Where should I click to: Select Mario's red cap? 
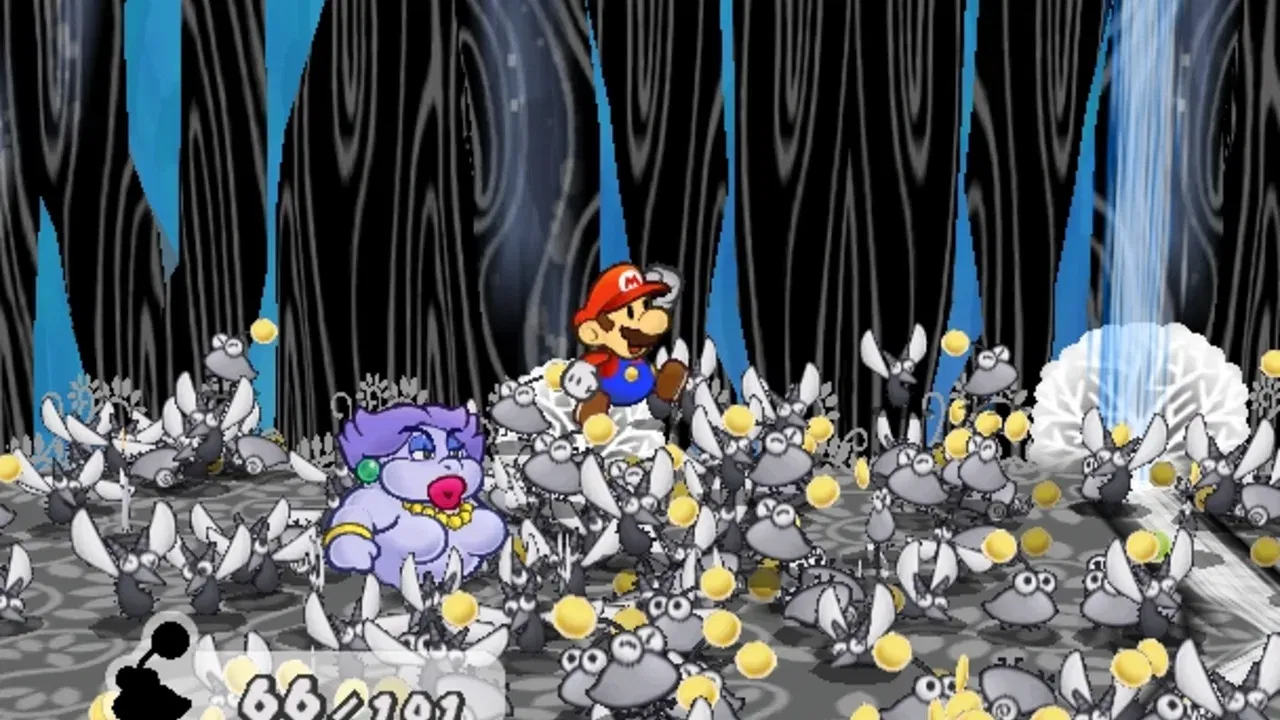click(618, 285)
